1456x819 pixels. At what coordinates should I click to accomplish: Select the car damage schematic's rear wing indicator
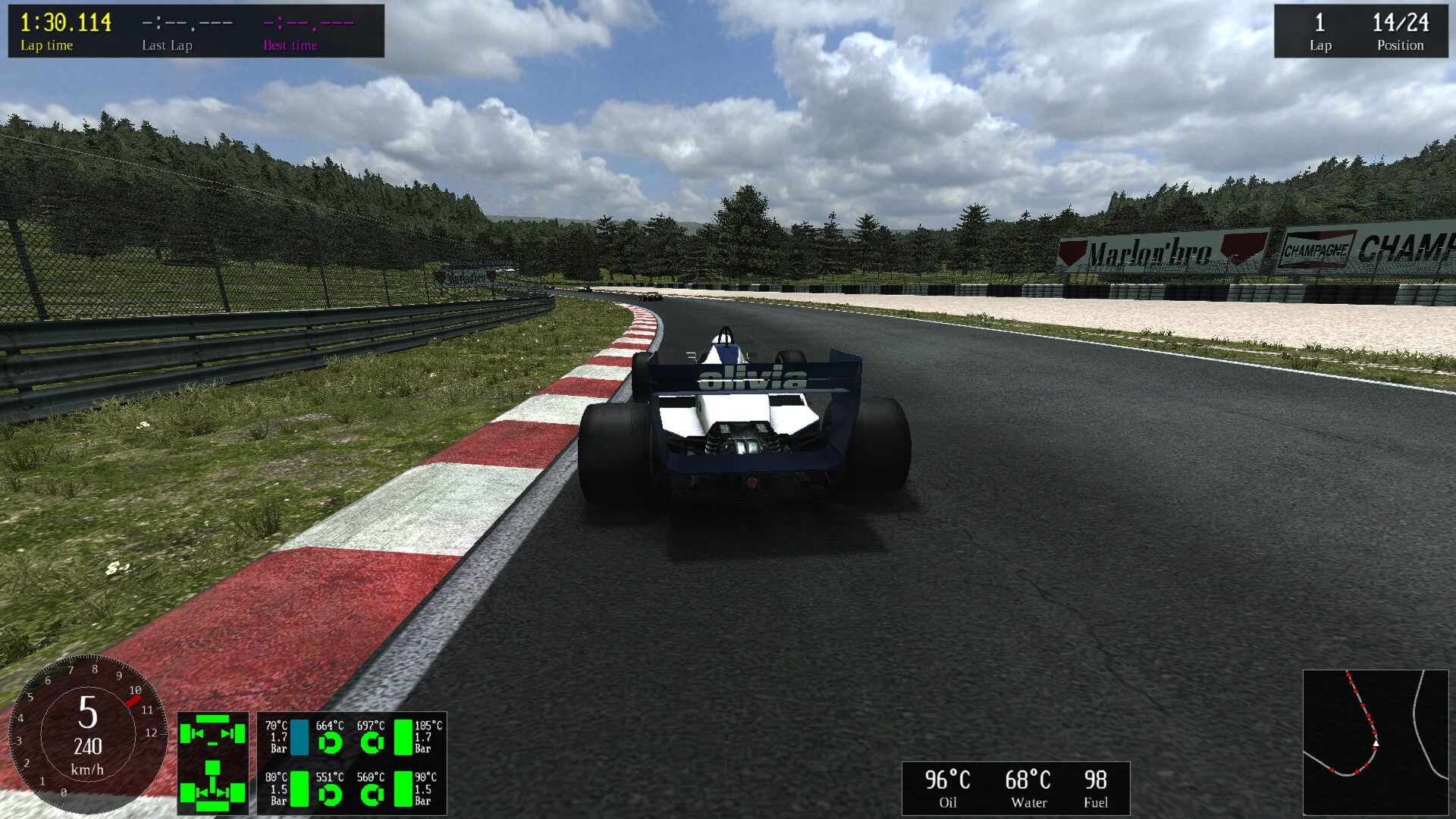click(x=213, y=808)
